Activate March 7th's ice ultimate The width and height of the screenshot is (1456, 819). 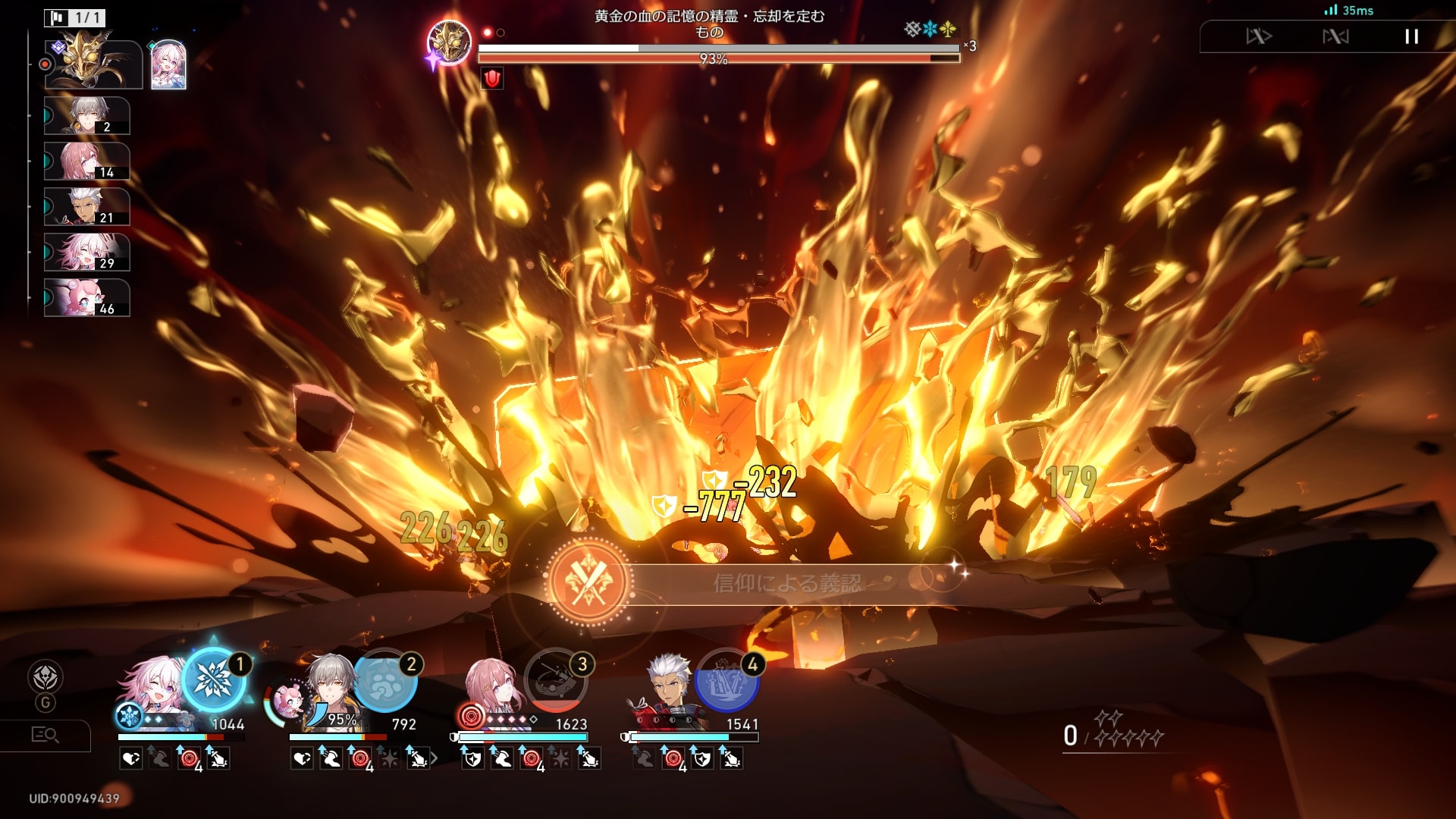coord(214,679)
